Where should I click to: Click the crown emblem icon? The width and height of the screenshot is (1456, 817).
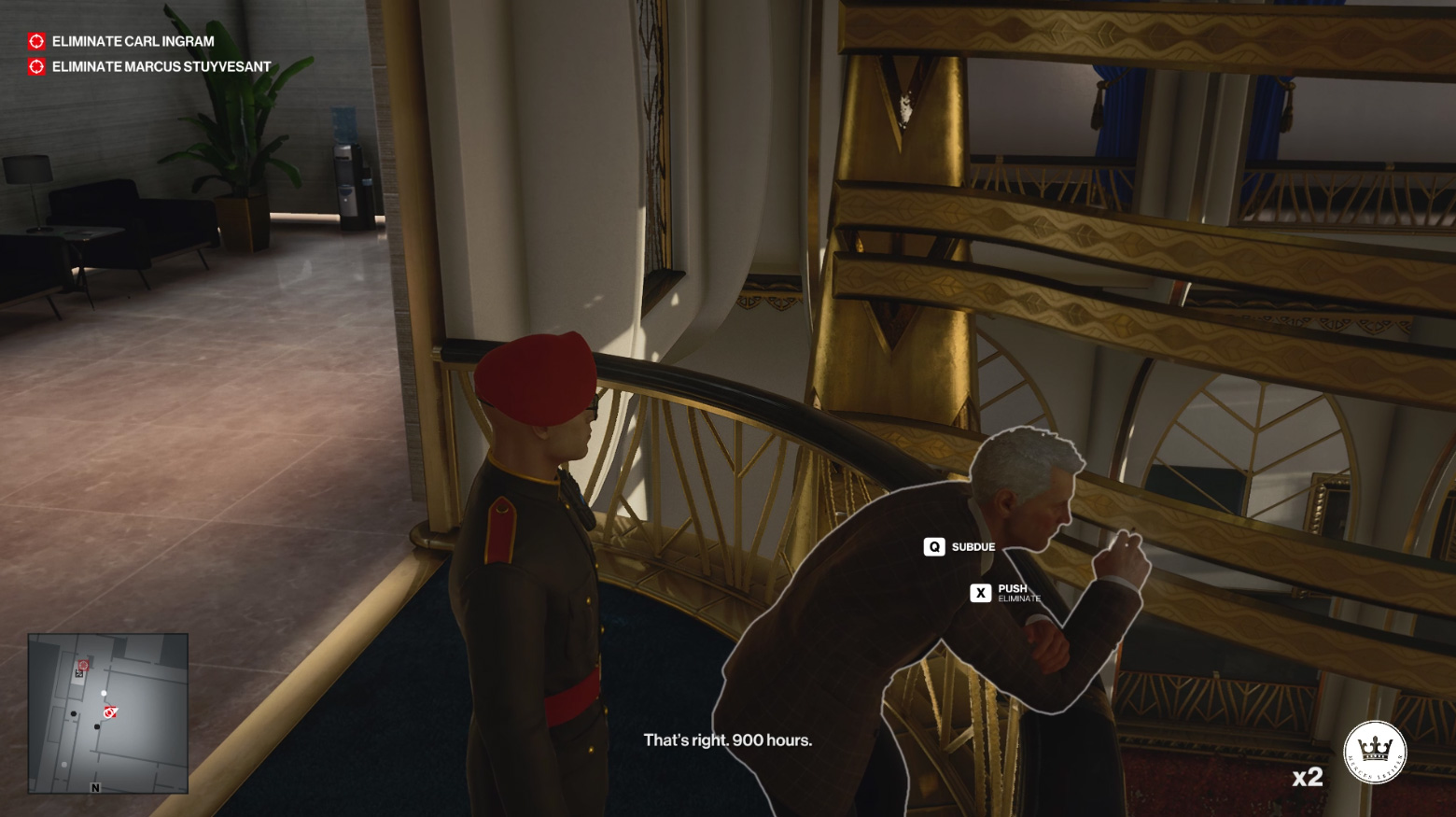(x=1375, y=752)
